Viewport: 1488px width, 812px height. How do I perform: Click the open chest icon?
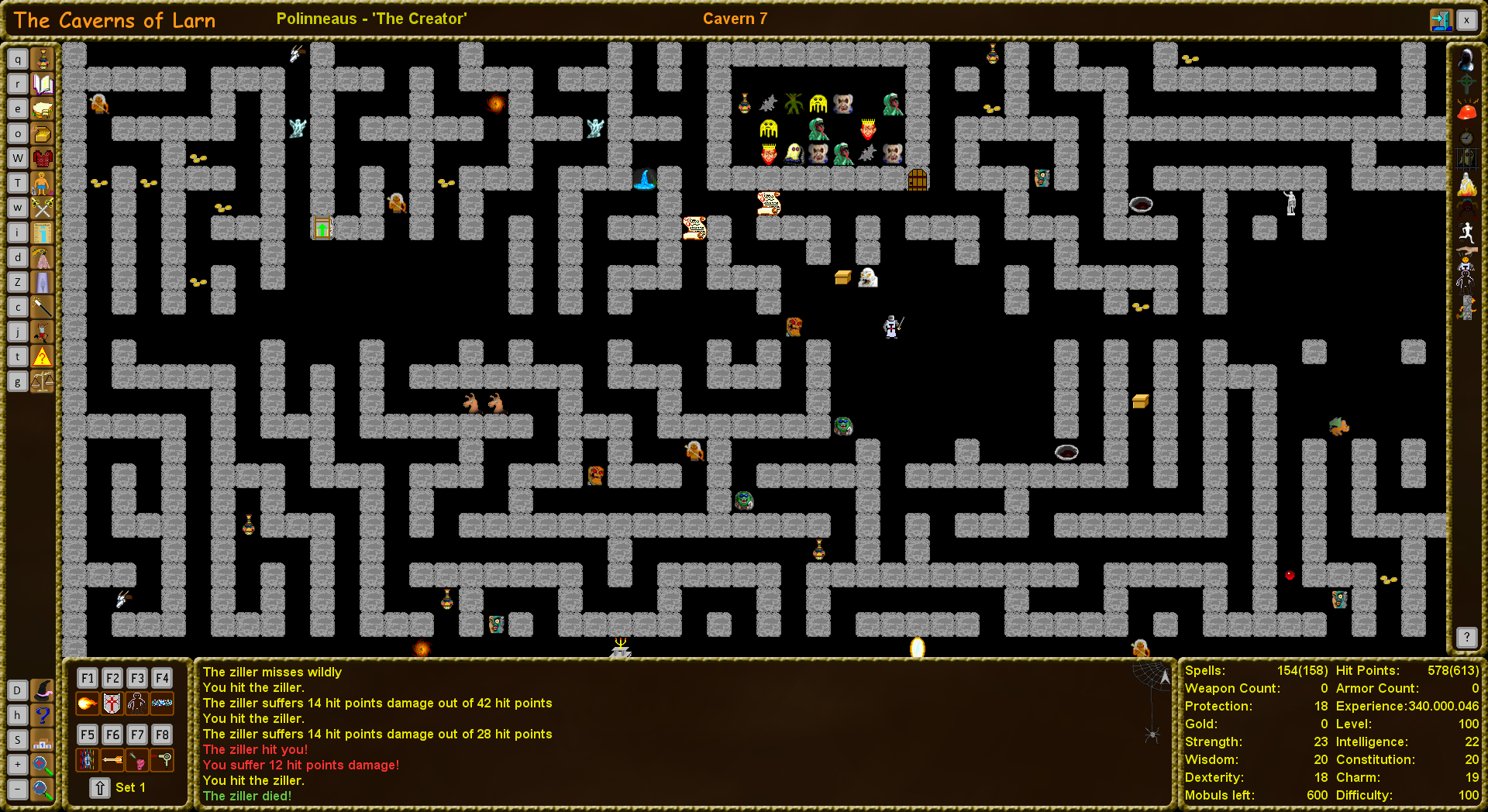point(43,133)
